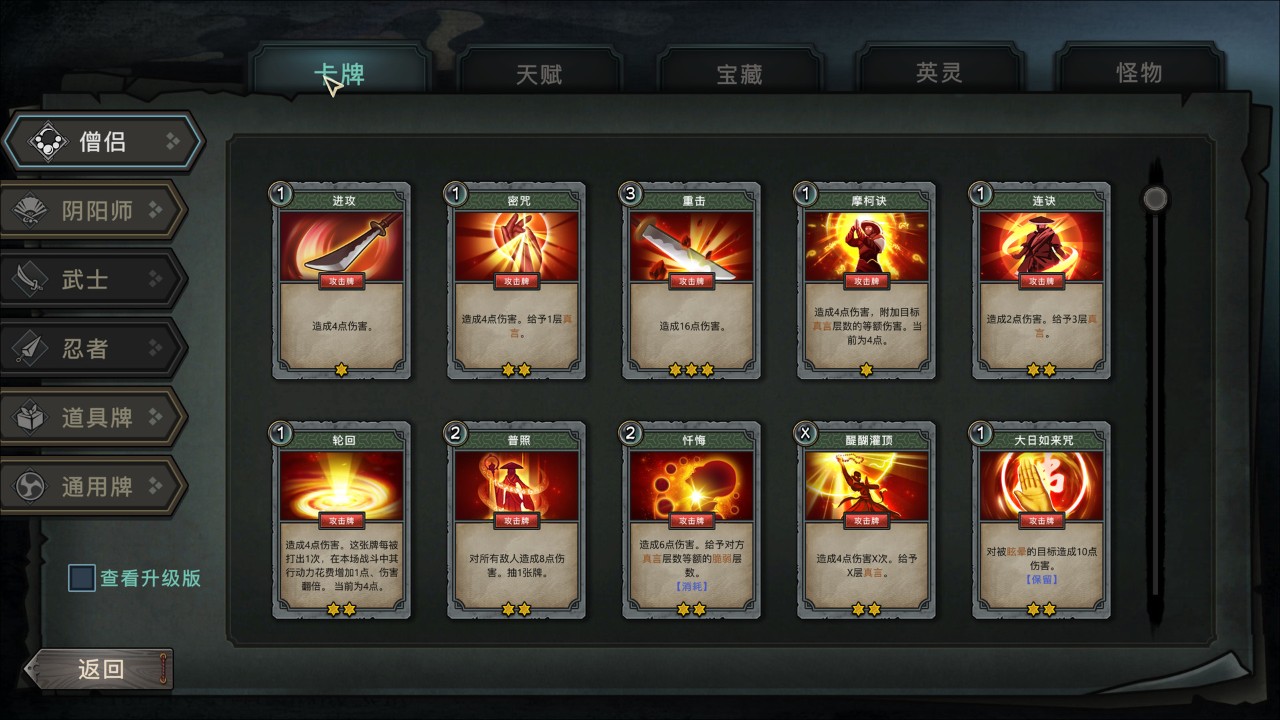1280x720 pixels.
Task: Choose the 阴阳师 class category
Action: pyautogui.click(x=96, y=211)
